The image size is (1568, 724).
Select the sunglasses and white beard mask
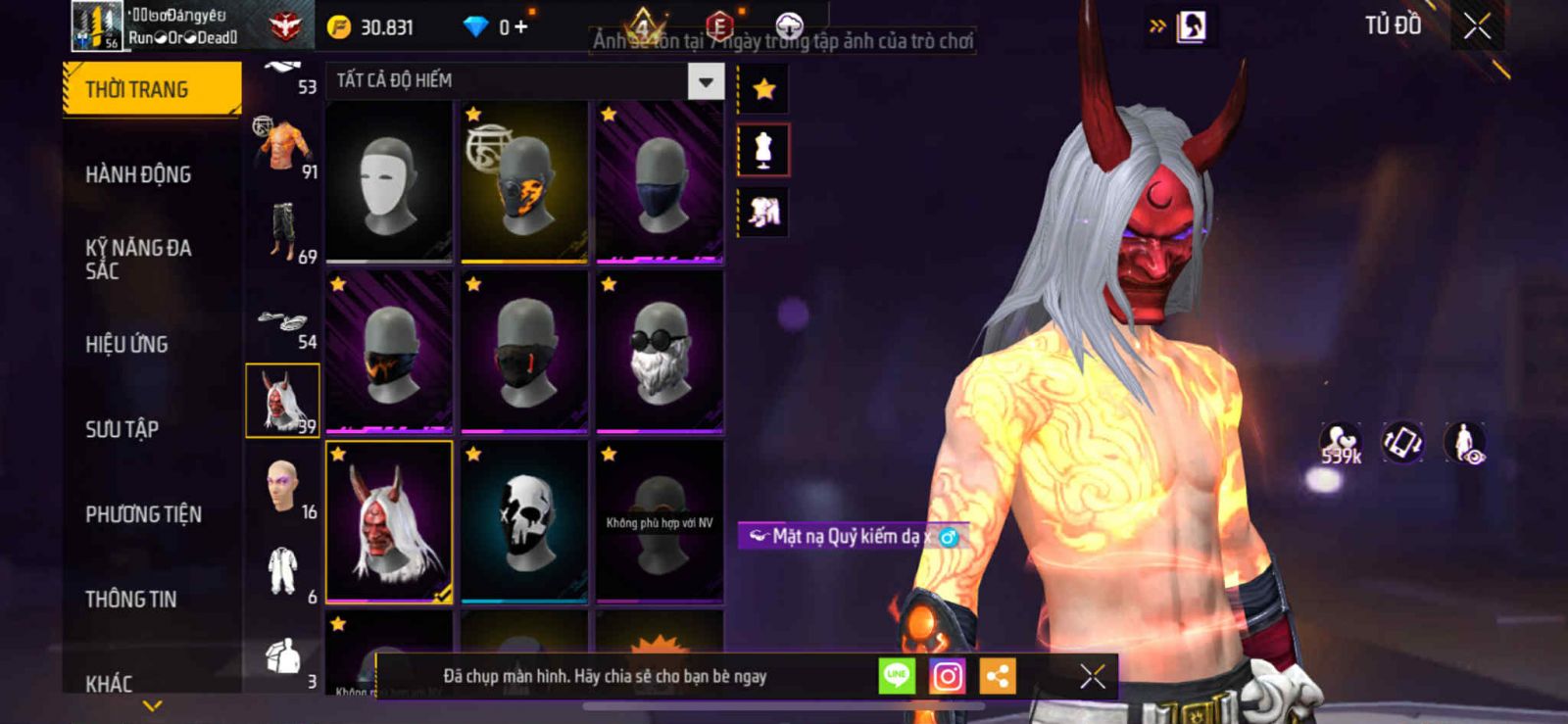[660, 352]
